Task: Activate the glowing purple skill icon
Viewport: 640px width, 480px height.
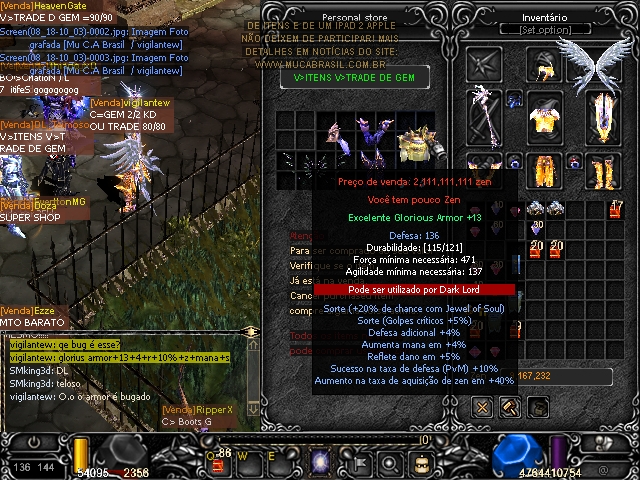Action: point(322,461)
